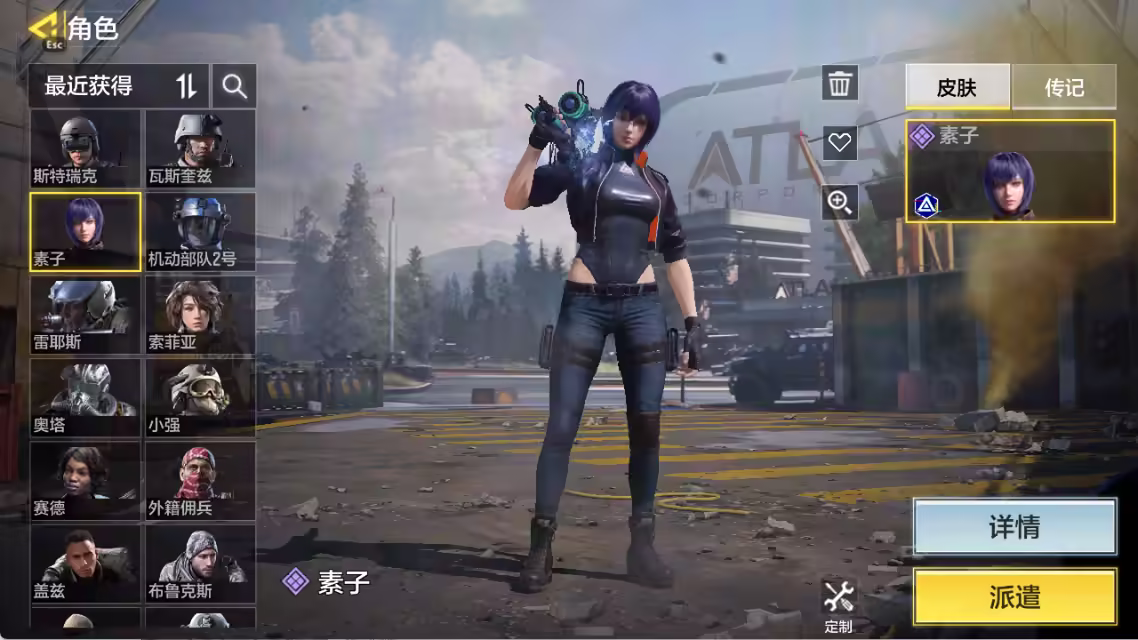Select the 斯特瑞克 character tile
Image resolution: width=1138 pixels, height=640 pixels.
tap(85, 149)
